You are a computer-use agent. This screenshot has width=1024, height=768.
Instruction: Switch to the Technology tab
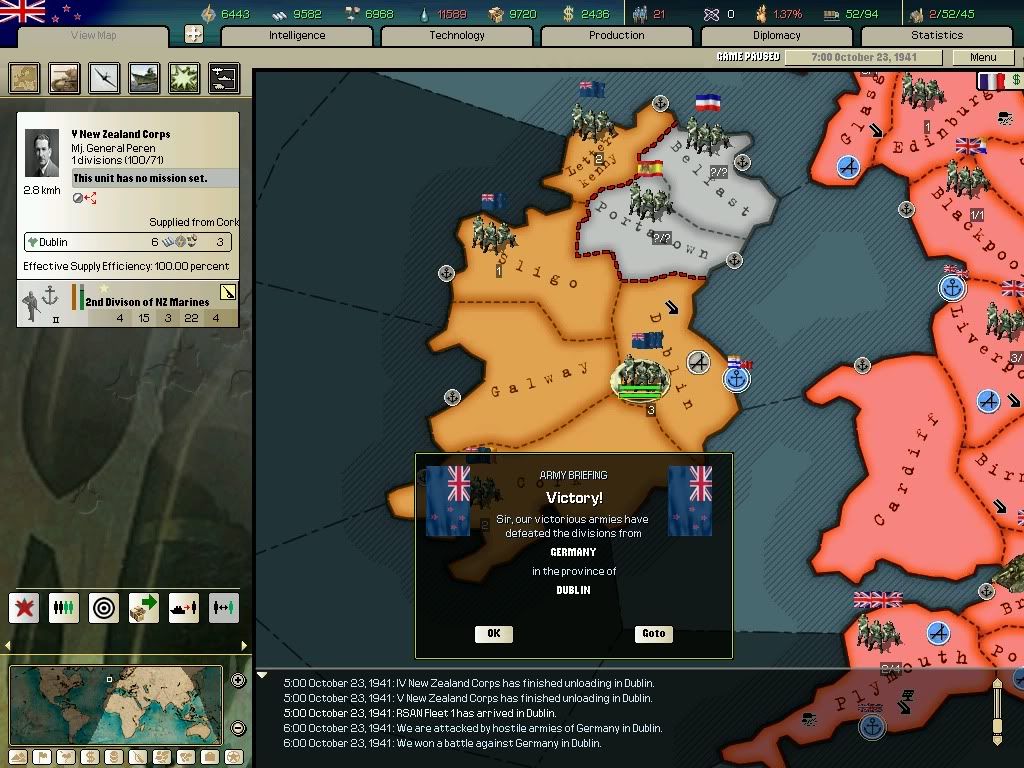(x=457, y=36)
